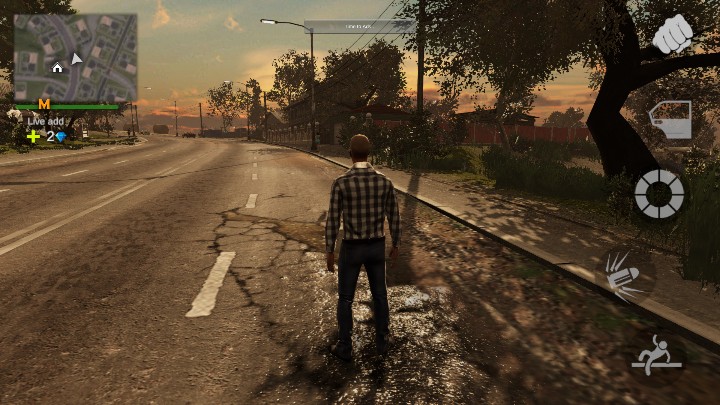Activate the jump/vault action icon
The height and width of the screenshot is (405, 720).
(x=656, y=355)
